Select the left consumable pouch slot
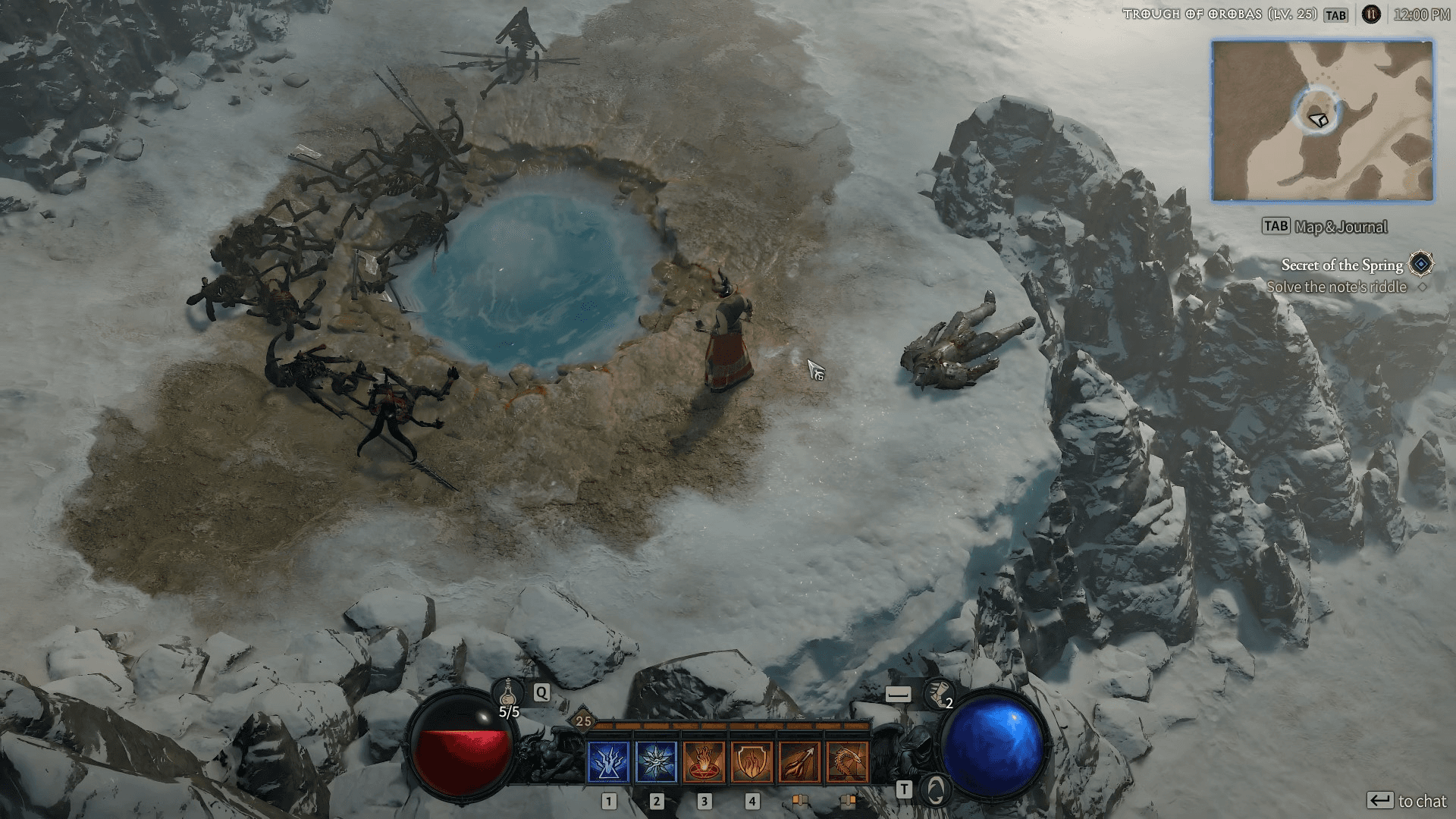 pos(800,800)
